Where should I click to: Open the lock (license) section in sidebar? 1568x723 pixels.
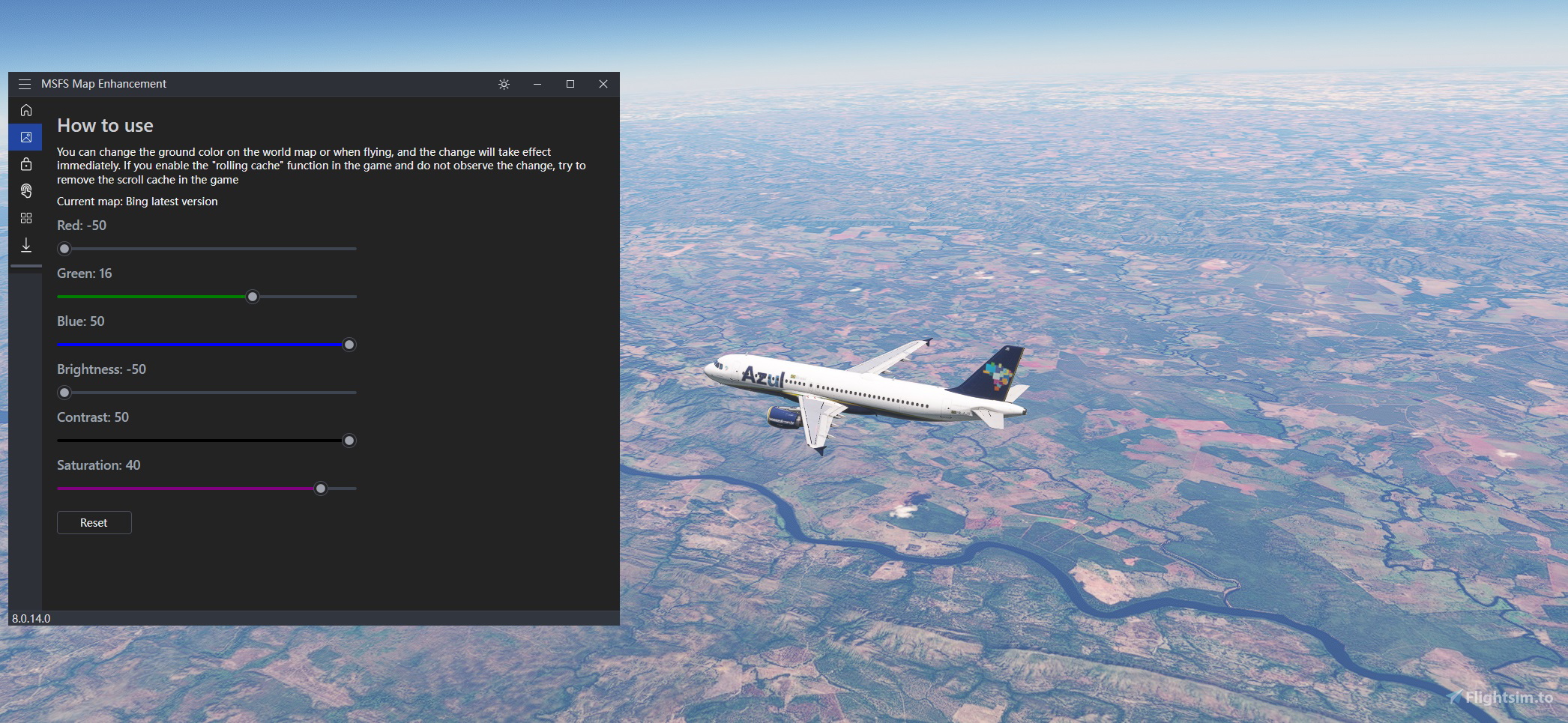pyautogui.click(x=26, y=164)
